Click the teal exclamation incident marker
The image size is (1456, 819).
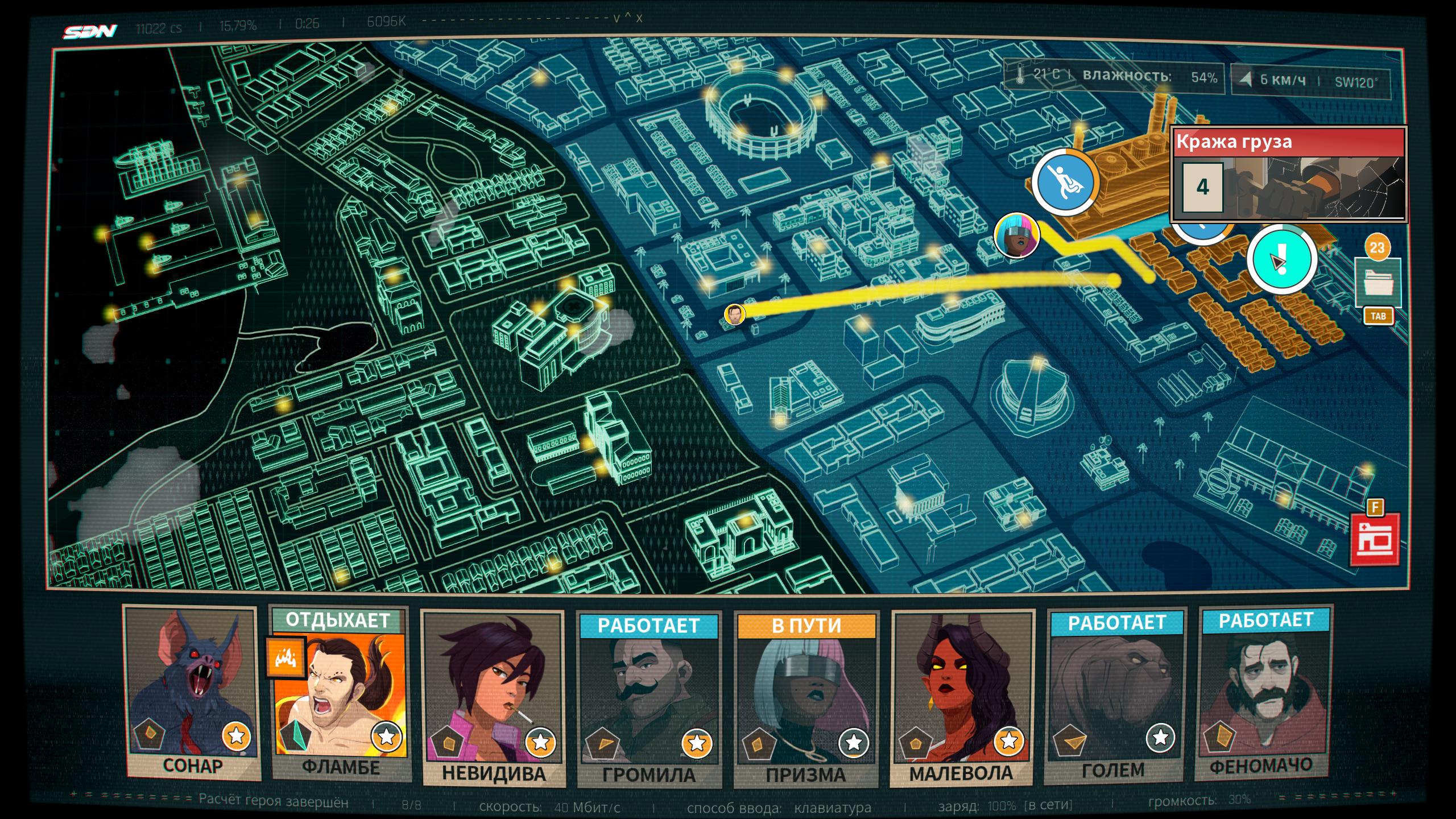[x=1282, y=259]
